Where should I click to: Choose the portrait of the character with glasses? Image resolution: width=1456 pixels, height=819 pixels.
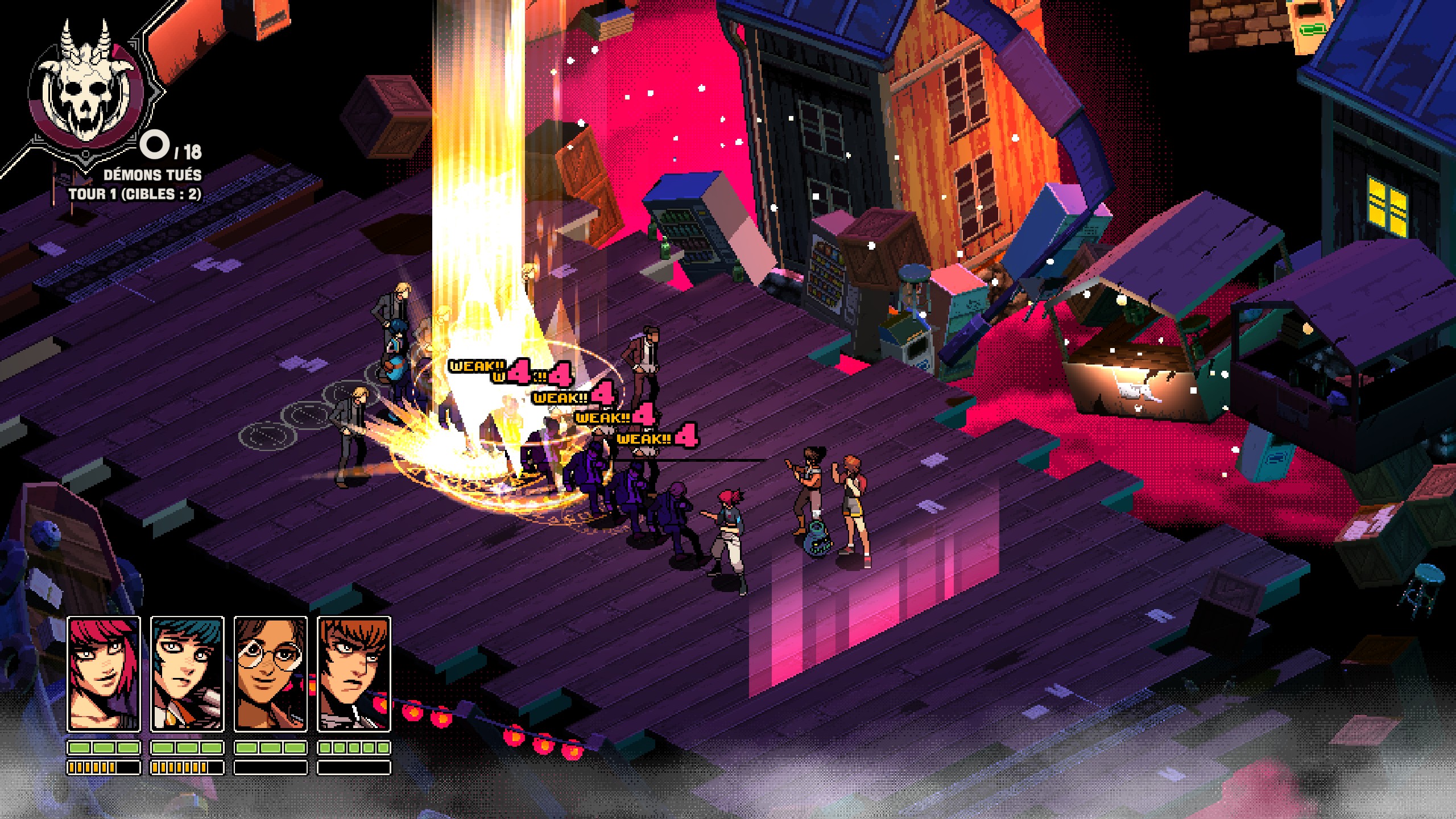tap(271, 674)
